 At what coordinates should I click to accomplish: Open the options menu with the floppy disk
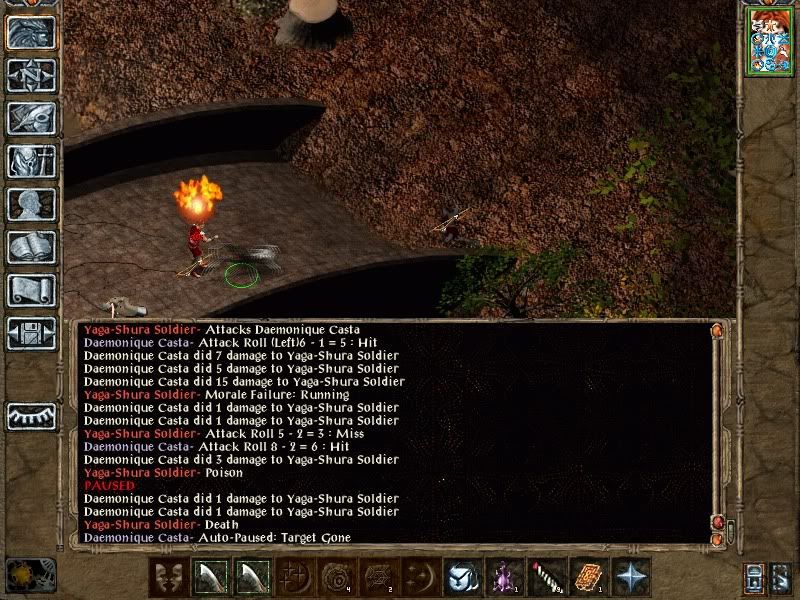point(31,333)
